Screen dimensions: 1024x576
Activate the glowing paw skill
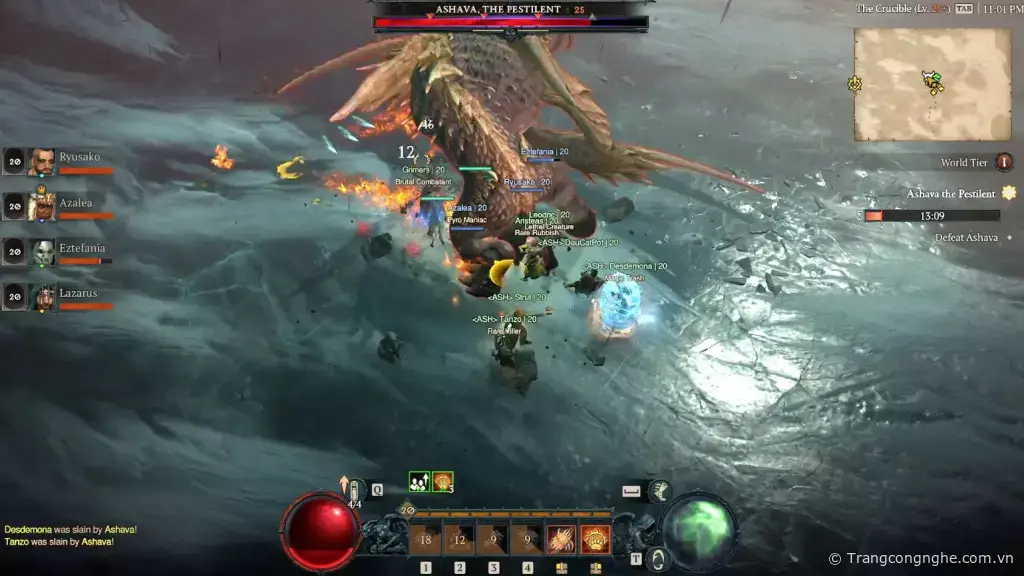click(596, 539)
